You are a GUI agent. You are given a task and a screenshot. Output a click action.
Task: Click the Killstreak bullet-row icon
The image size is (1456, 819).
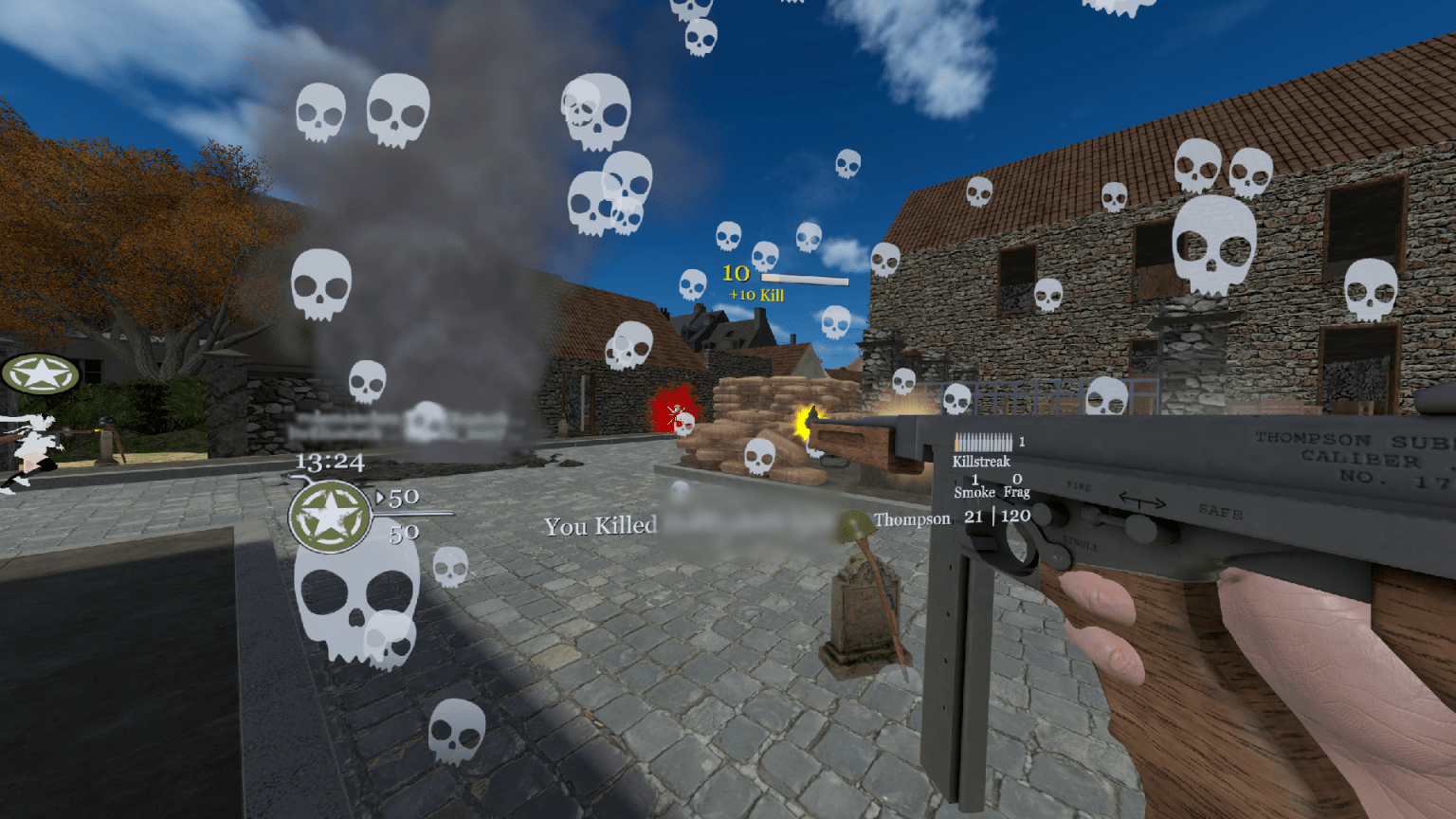click(x=982, y=442)
